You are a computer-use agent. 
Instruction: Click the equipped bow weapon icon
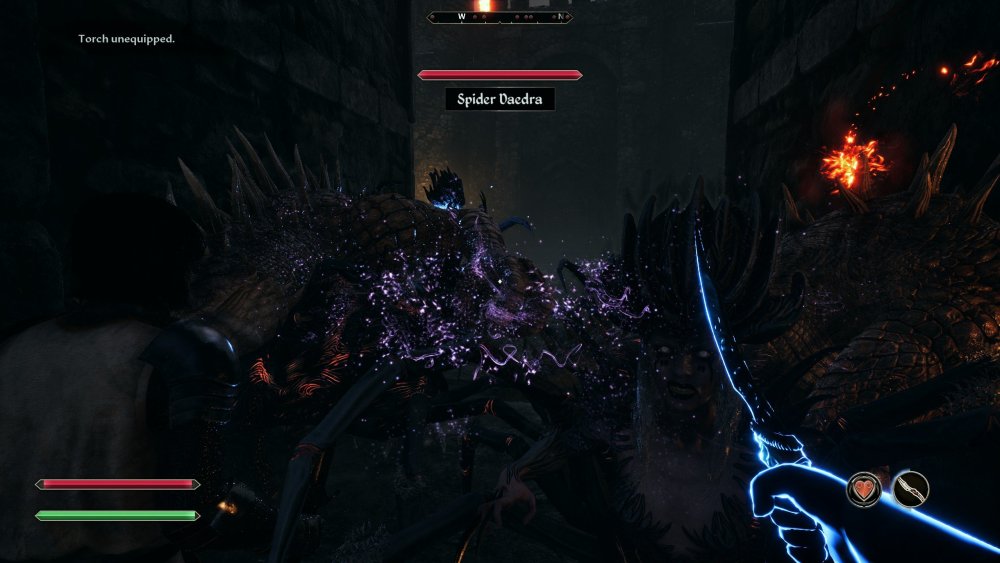pos(910,489)
